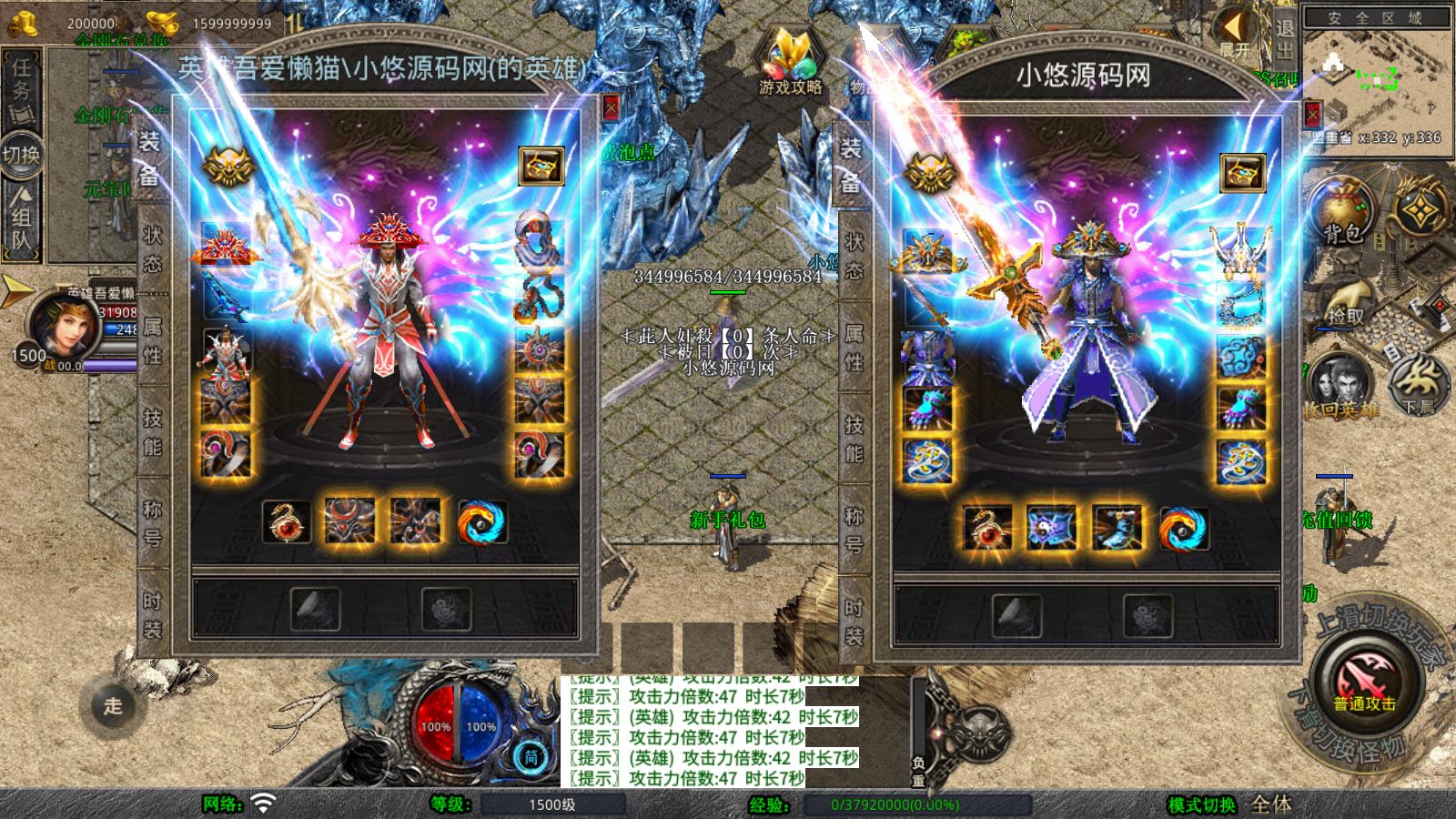Click the 退出 exit button

pos(1284,38)
